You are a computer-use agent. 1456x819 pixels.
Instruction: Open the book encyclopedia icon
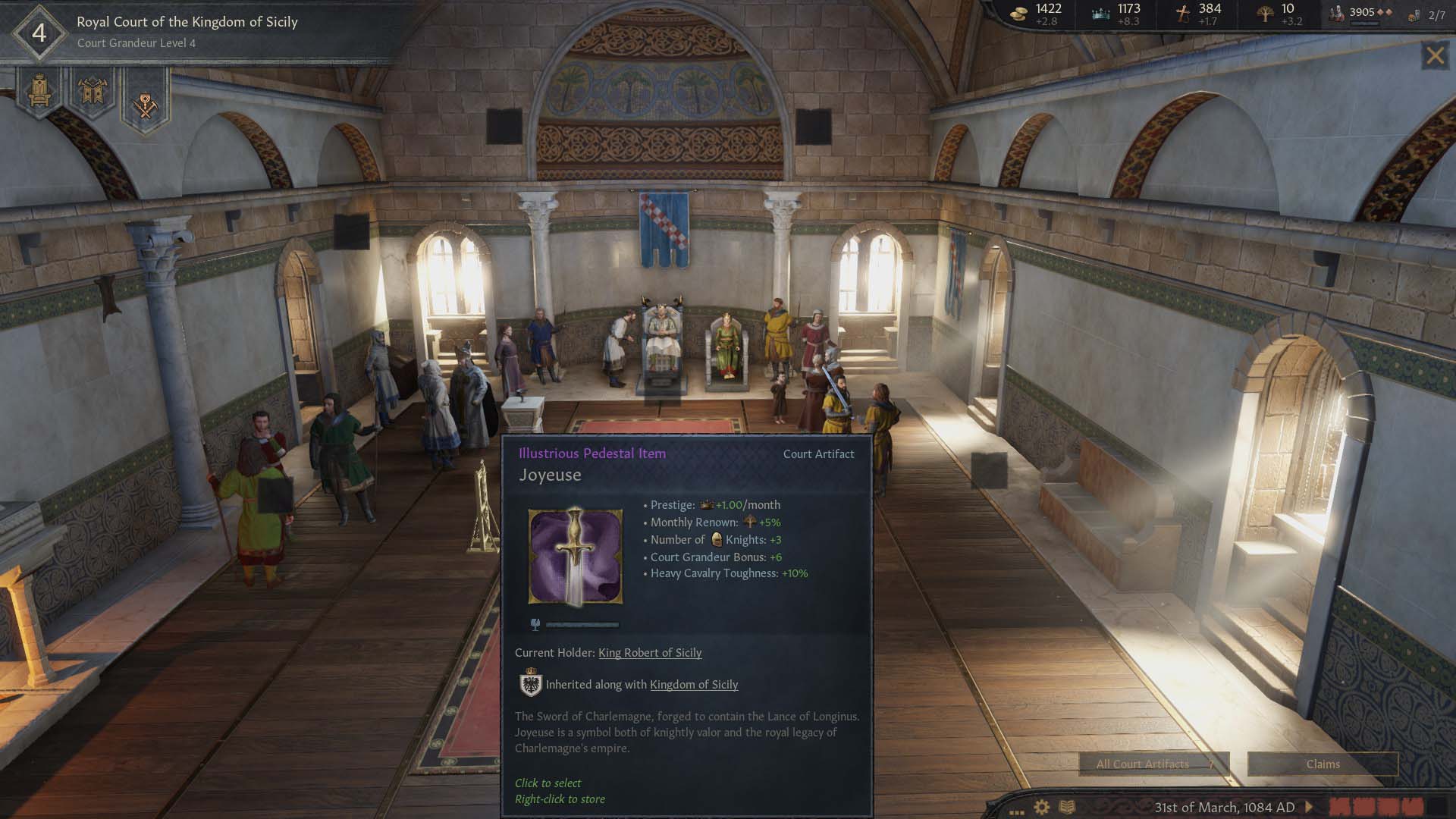click(x=1067, y=807)
